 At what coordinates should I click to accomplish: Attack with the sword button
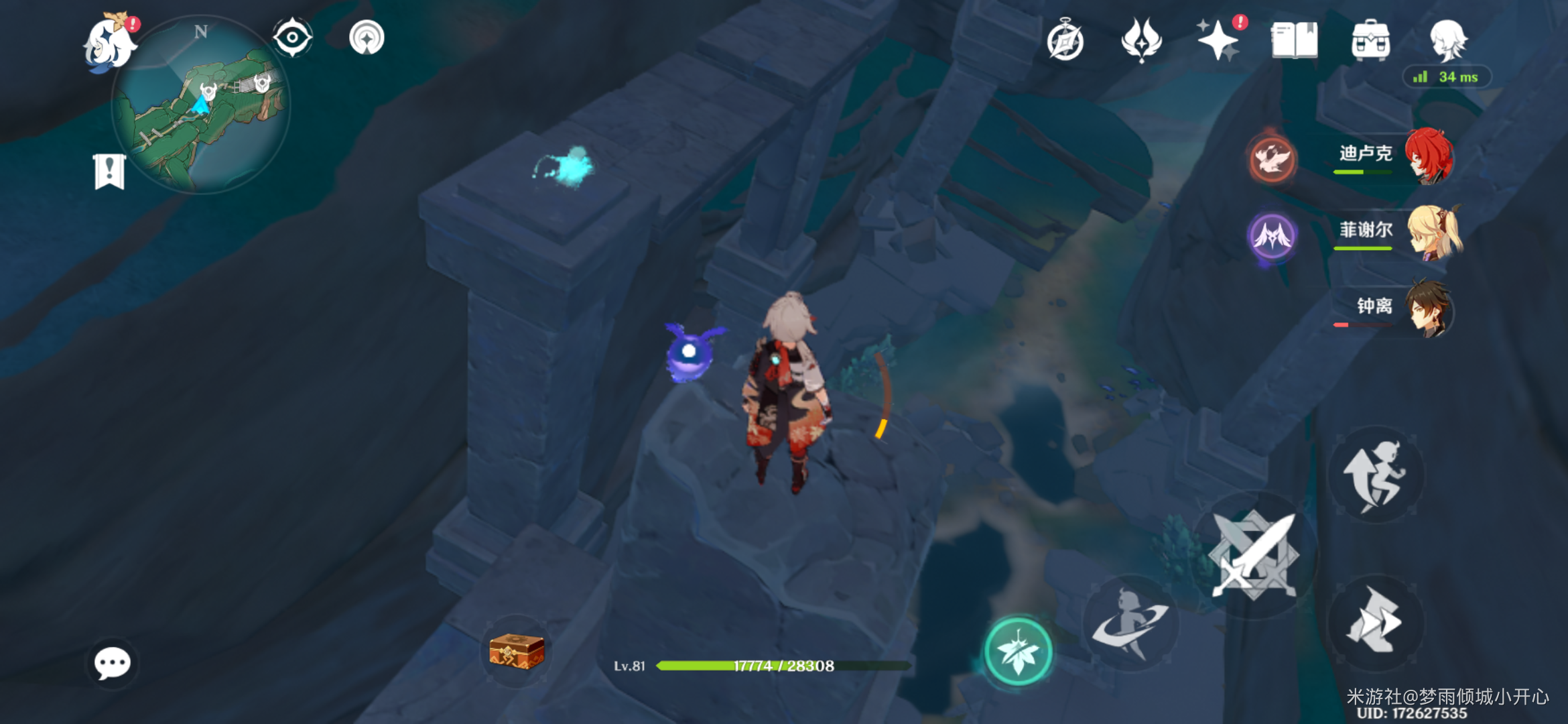point(1254,555)
